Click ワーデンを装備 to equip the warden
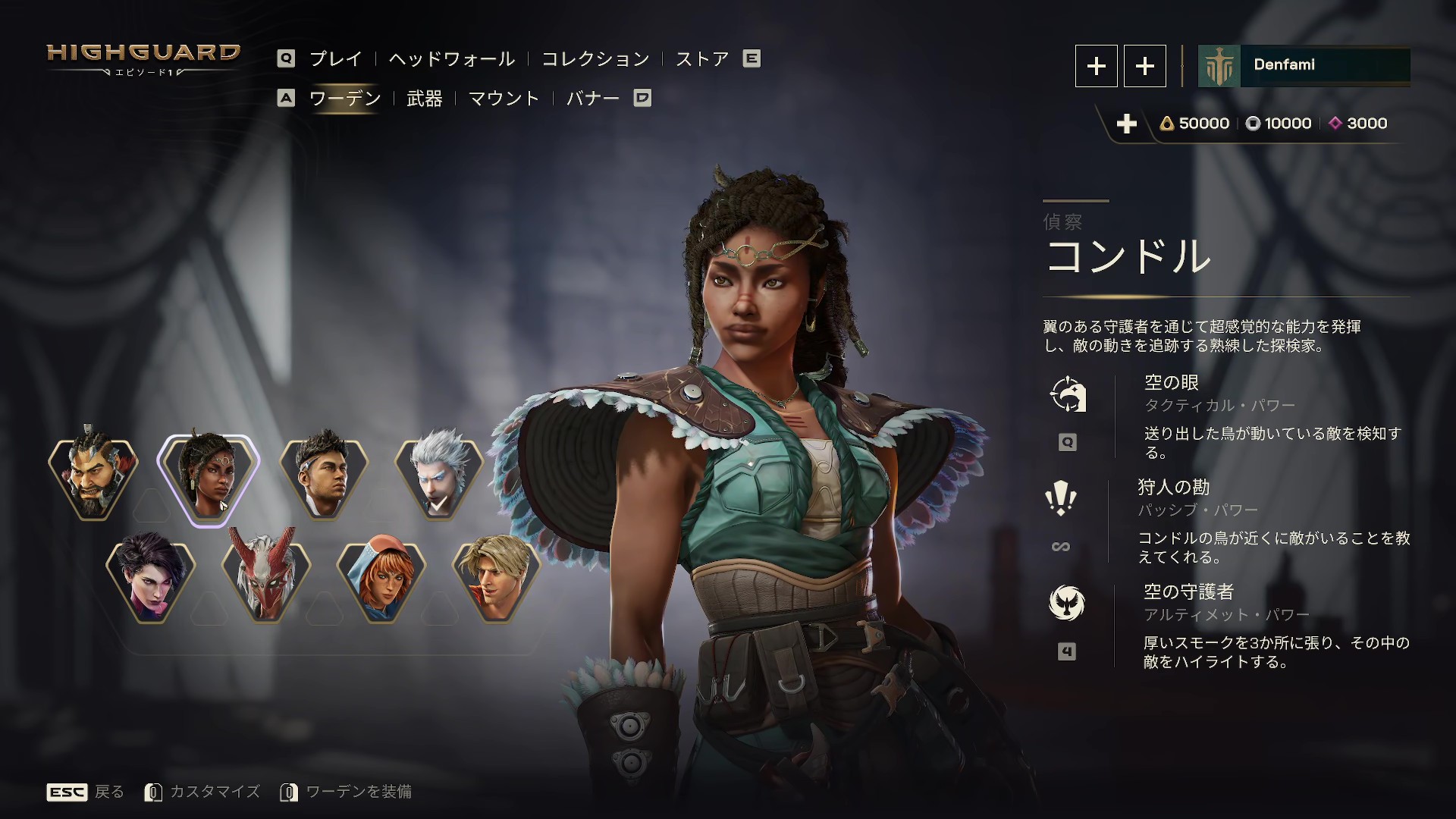The image size is (1456, 819). pyautogui.click(x=359, y=792)
